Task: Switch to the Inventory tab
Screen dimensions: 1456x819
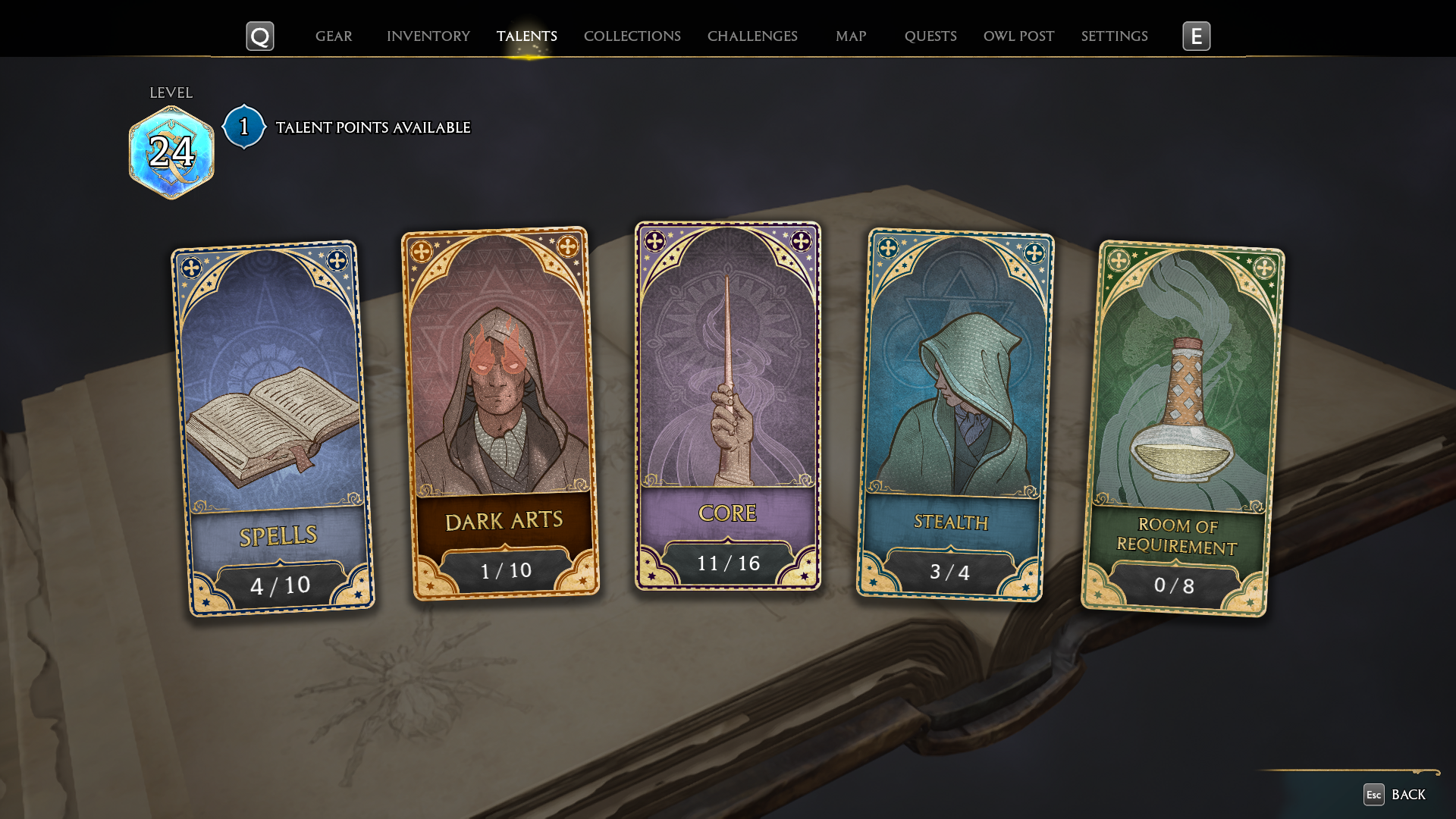Action: 428,36
